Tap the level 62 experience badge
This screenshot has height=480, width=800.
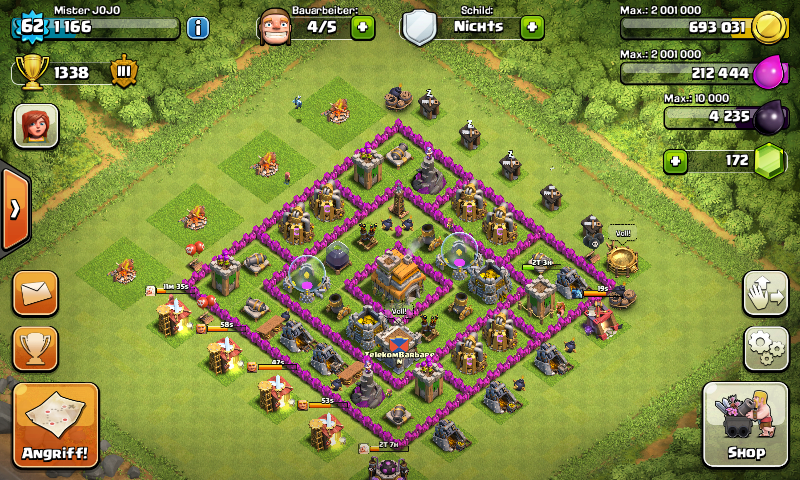[x=31, y=26]
